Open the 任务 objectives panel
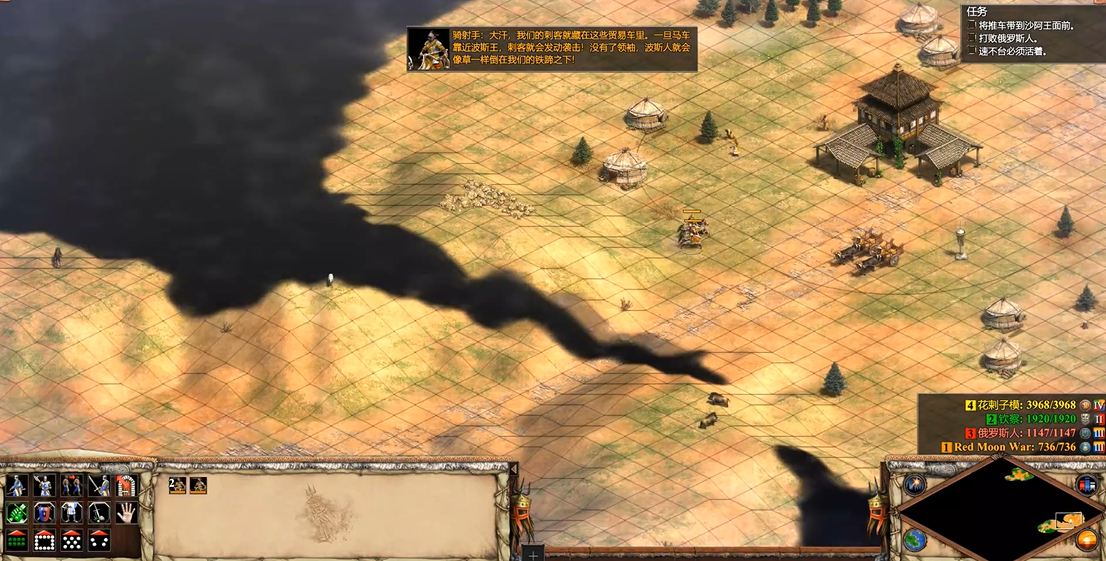Image resolution: width=1106 pixels, height=561 pixels. pos(977,11)
